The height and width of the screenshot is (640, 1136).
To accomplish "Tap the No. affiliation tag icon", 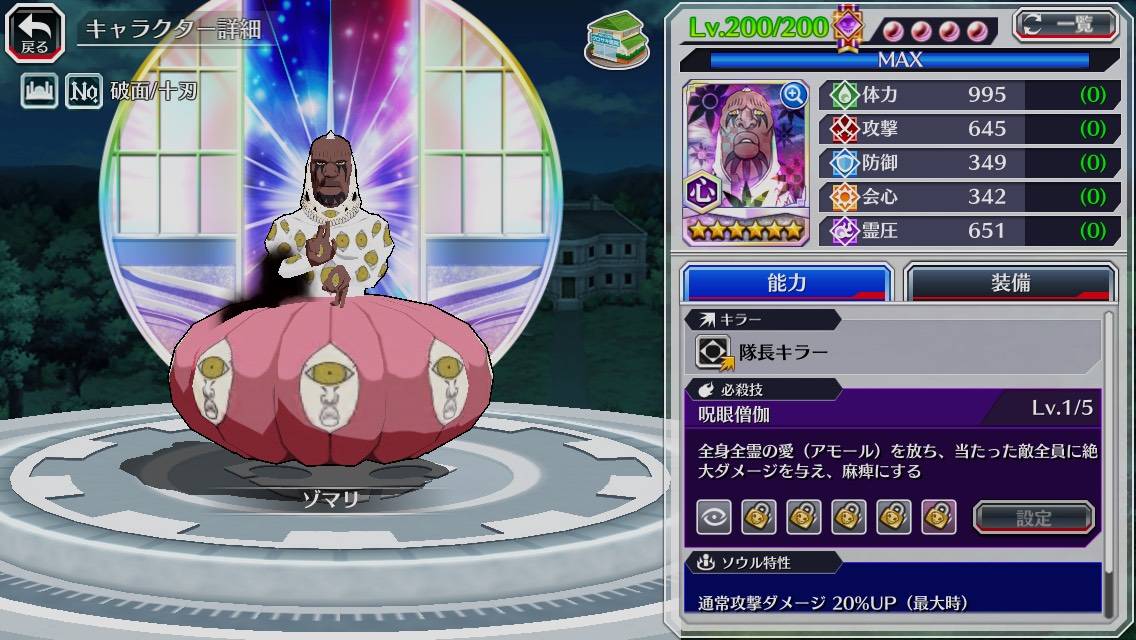I will 84,93.
